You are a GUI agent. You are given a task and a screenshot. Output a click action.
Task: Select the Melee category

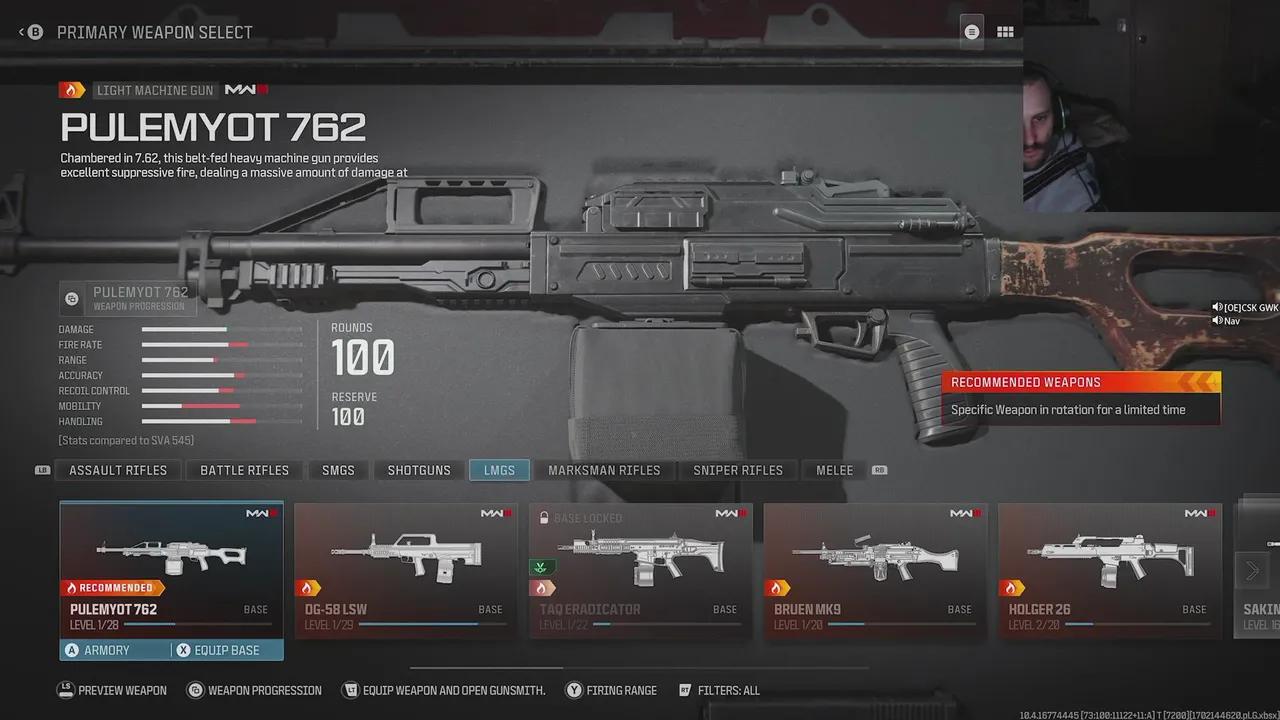click(x=834, y=470)
